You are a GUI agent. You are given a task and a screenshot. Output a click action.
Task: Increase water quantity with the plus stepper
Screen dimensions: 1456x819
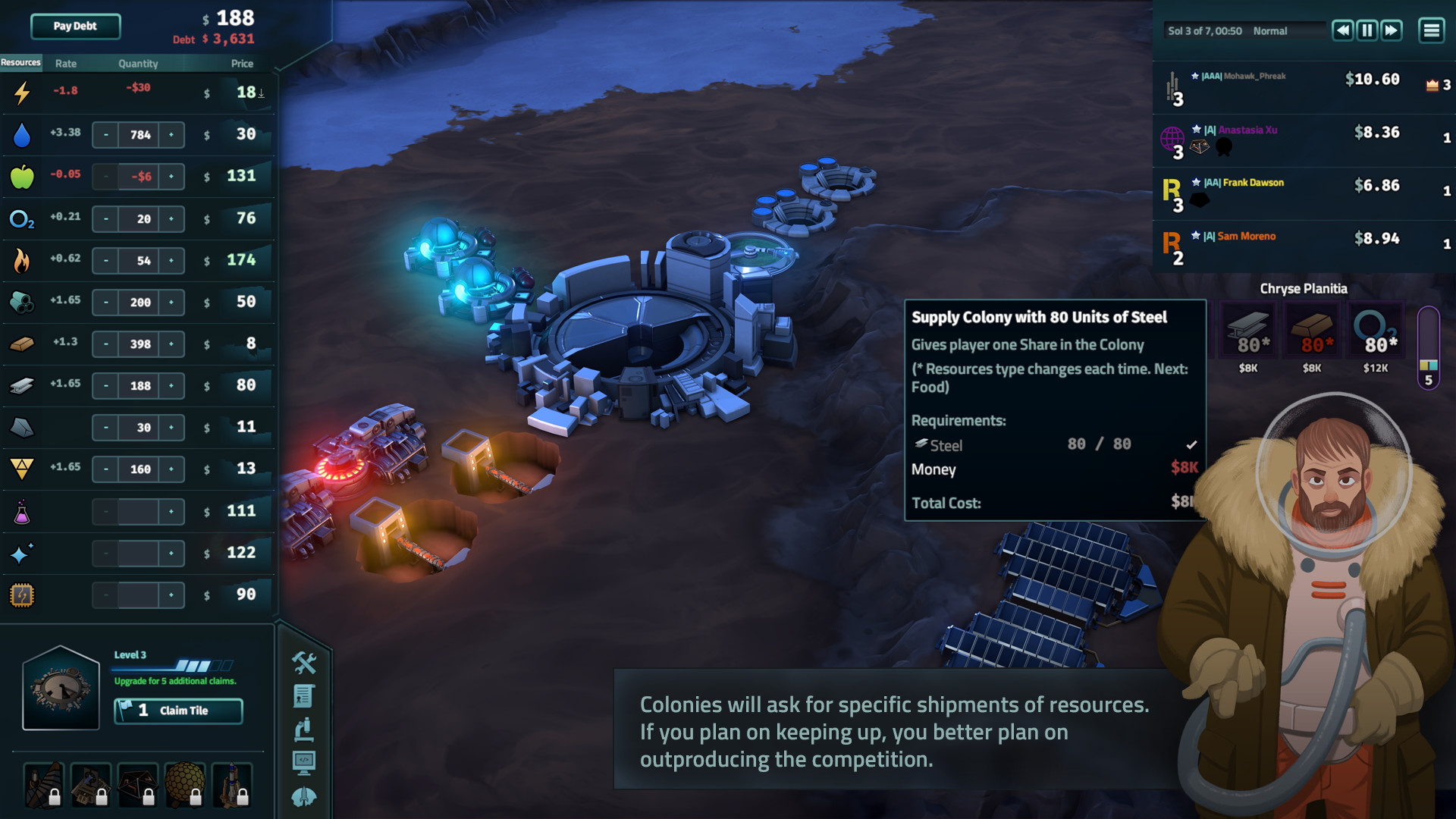pos(172,134)
